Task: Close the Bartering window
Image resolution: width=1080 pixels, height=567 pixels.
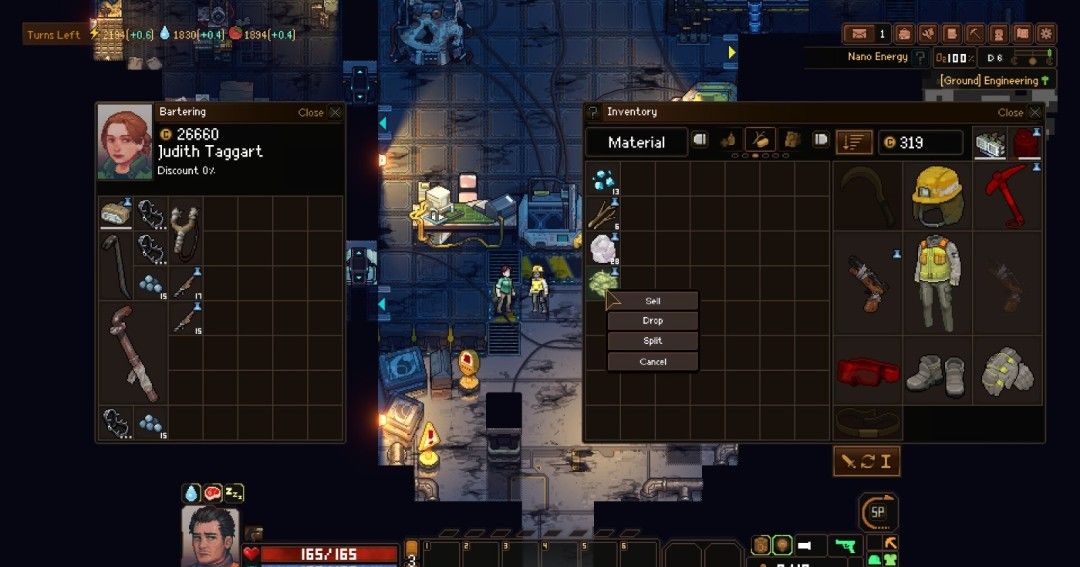Action: 335,113
